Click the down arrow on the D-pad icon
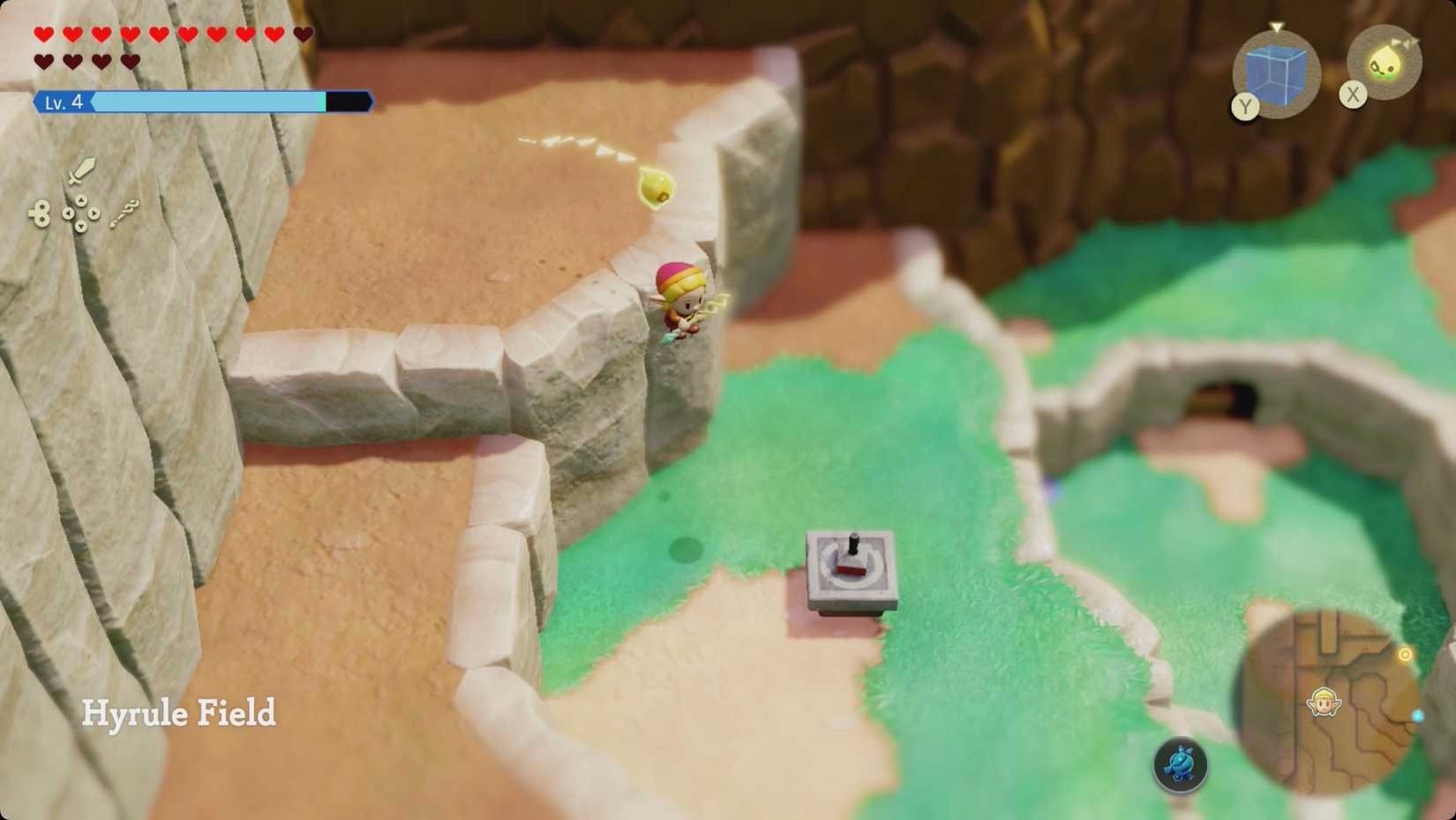The width and height of the screenshot is (1456, 820). pyautogui.click(x=81, y=226)
